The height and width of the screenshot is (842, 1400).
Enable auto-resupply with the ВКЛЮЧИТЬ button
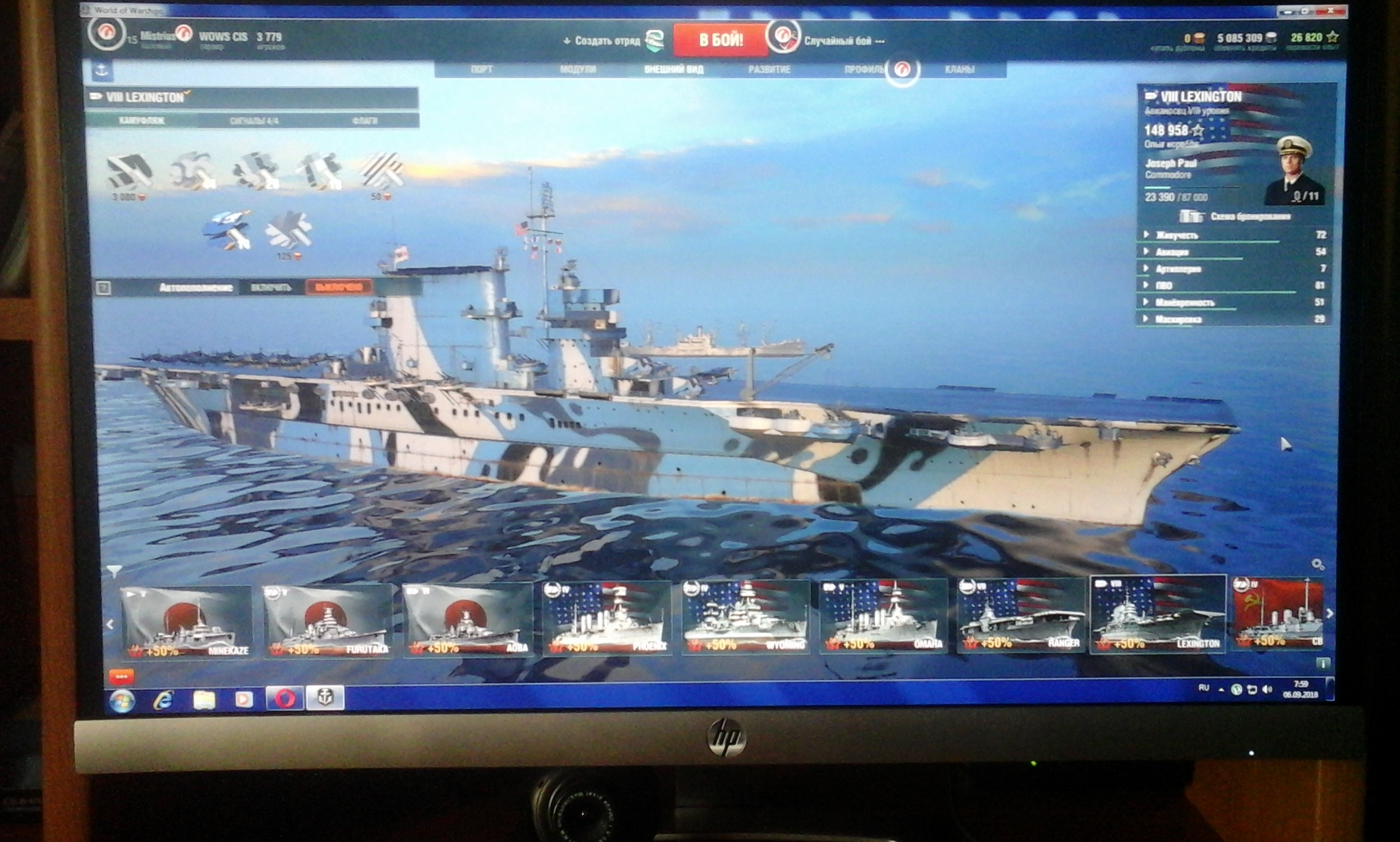click(271, 287)
